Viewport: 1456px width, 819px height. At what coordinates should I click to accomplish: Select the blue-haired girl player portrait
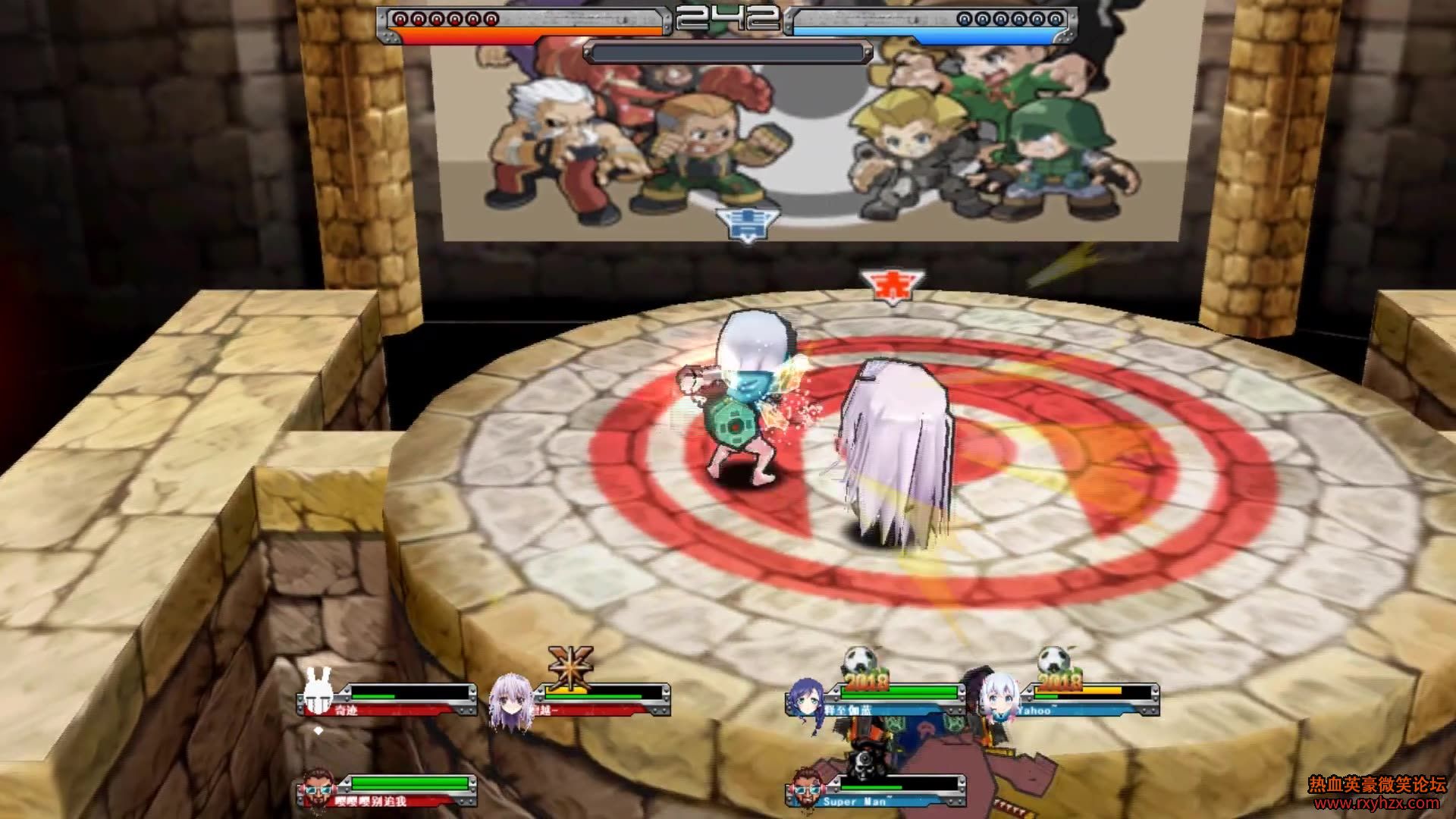click(x=806, y=703)
